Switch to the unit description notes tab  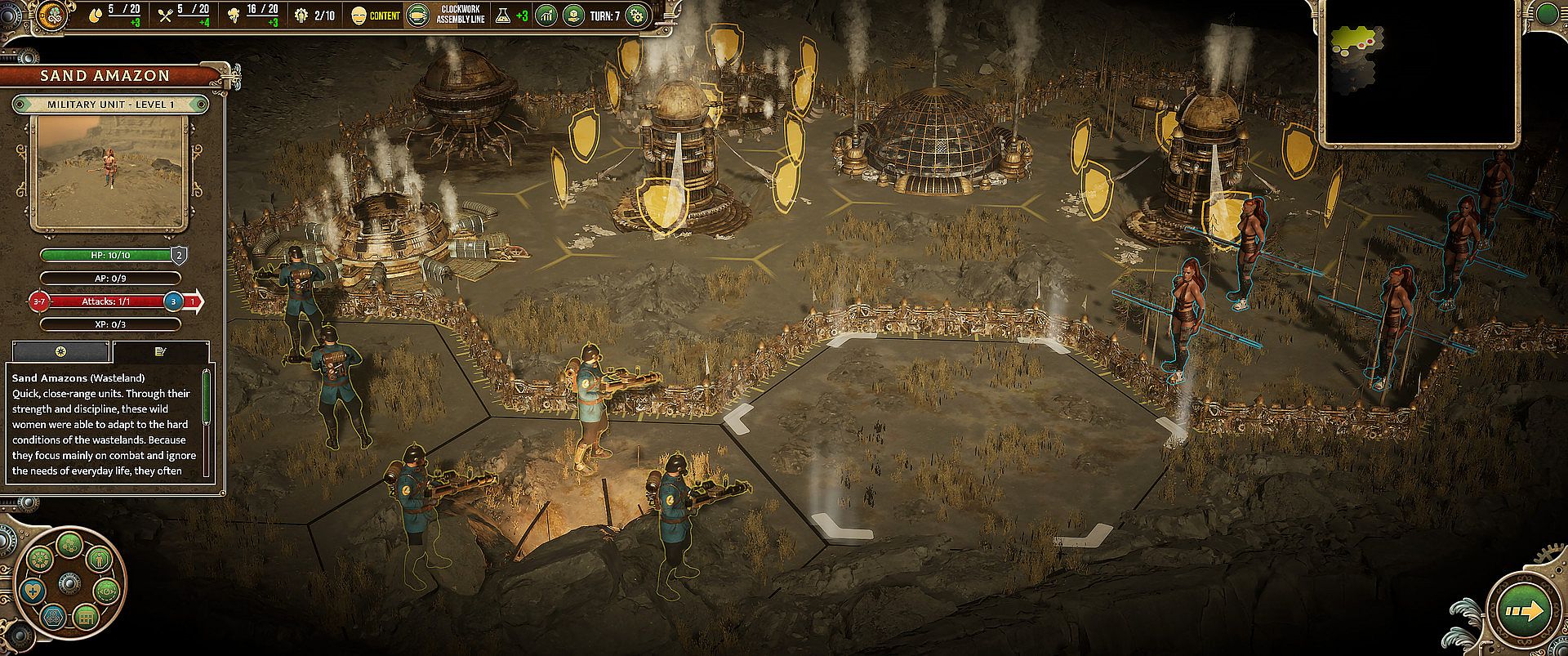[160, 351]
